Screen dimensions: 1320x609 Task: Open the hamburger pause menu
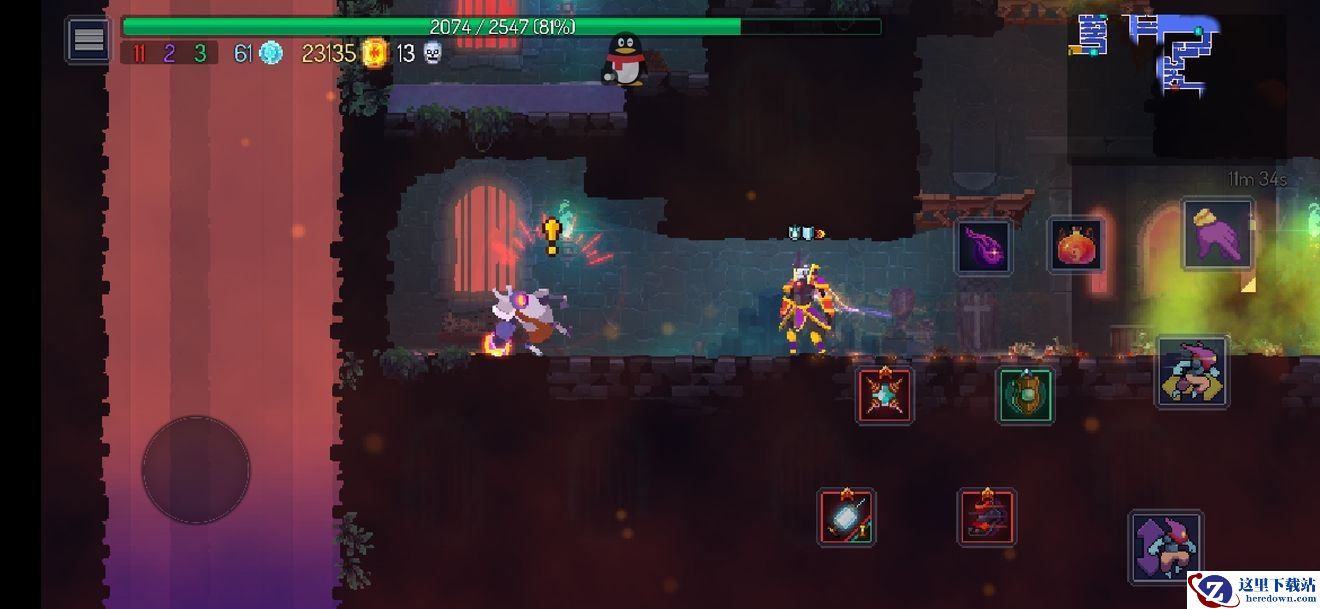(x=89, y=40)
